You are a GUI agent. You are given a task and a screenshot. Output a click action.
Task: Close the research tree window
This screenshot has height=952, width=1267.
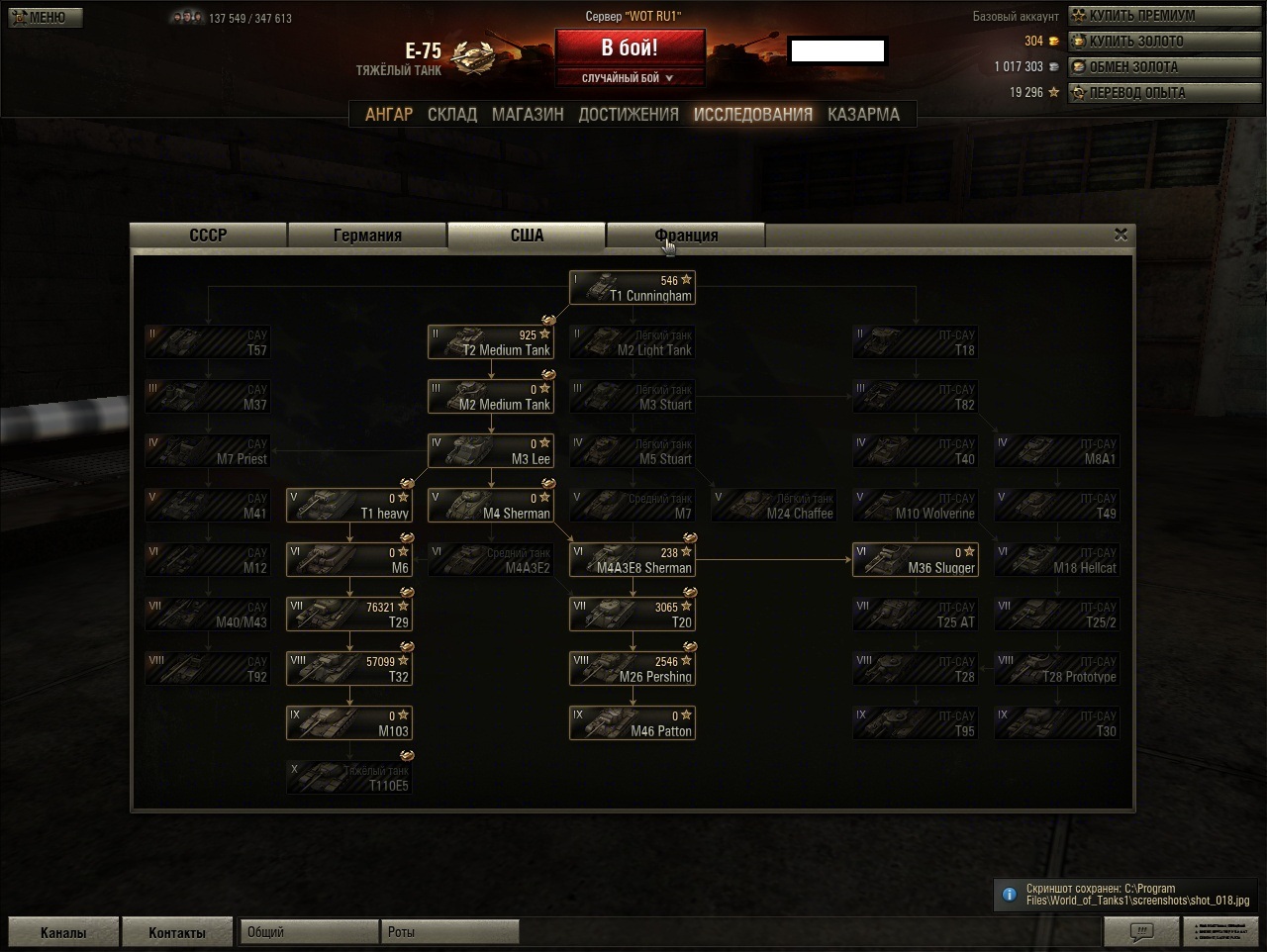coord(1121,235)
